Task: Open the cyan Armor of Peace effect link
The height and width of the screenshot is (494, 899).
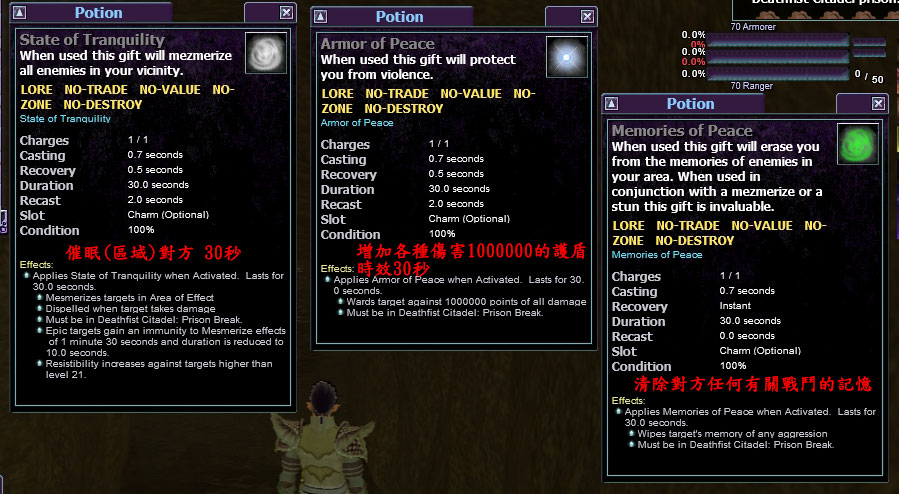Action: [x=357, y=123]
